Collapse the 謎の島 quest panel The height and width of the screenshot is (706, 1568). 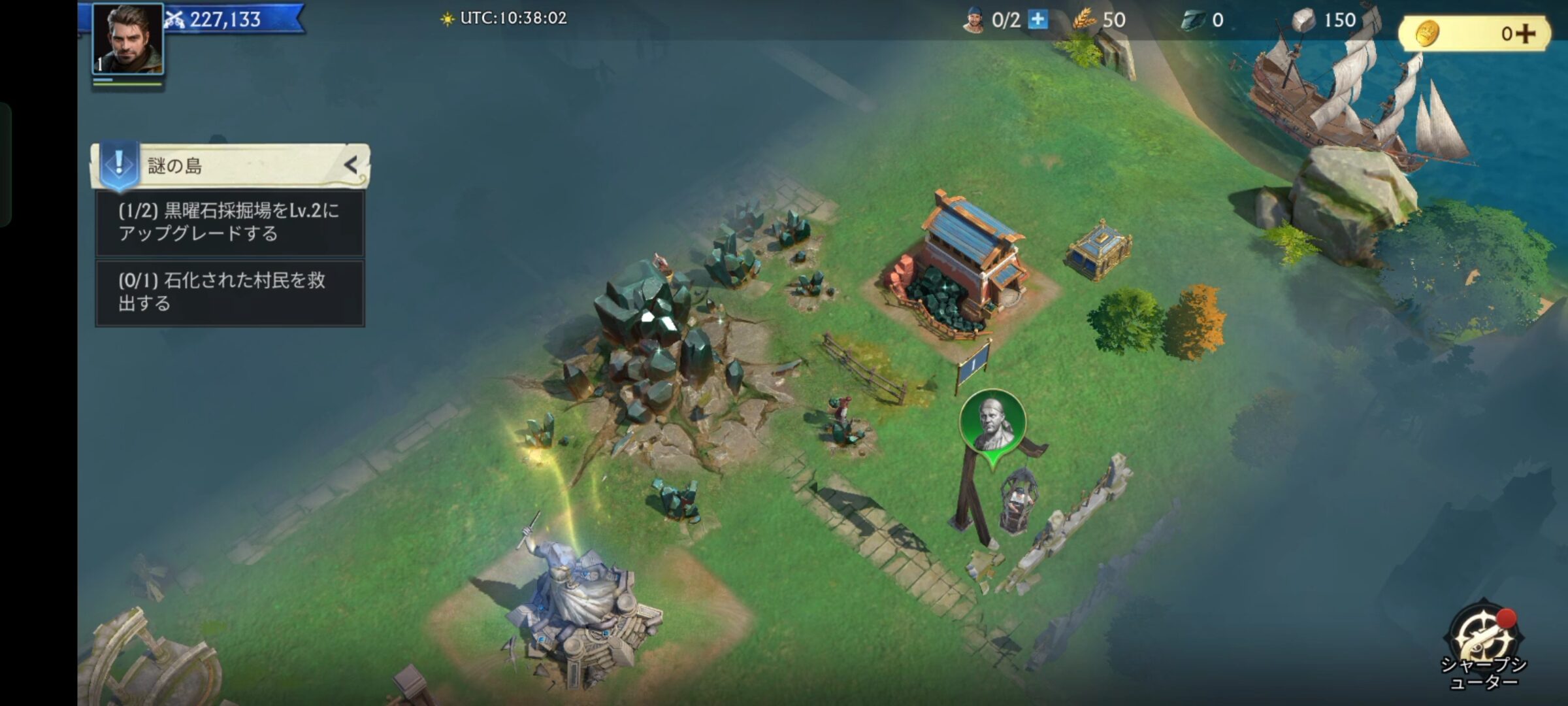351,165
